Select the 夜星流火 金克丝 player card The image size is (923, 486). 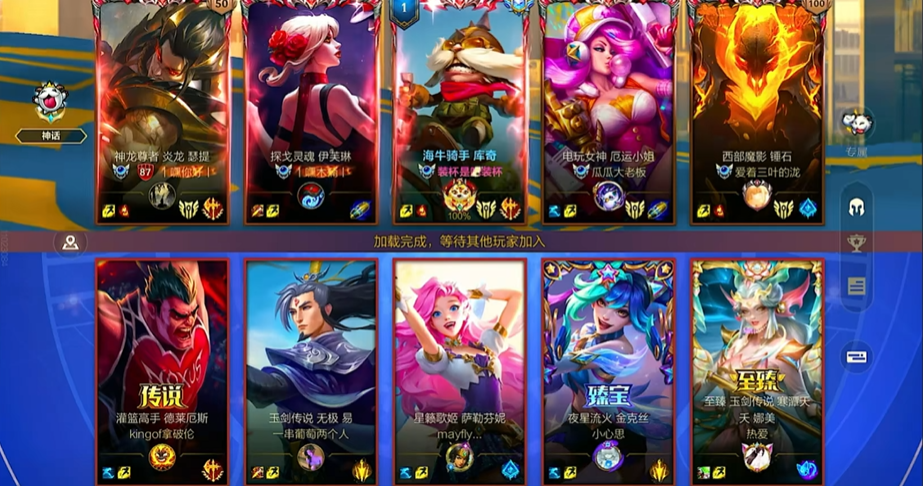608,370
